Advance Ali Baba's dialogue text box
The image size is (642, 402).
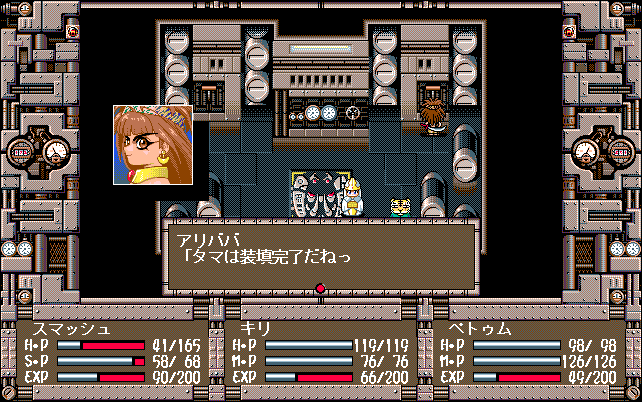click(x=320, y=255)
